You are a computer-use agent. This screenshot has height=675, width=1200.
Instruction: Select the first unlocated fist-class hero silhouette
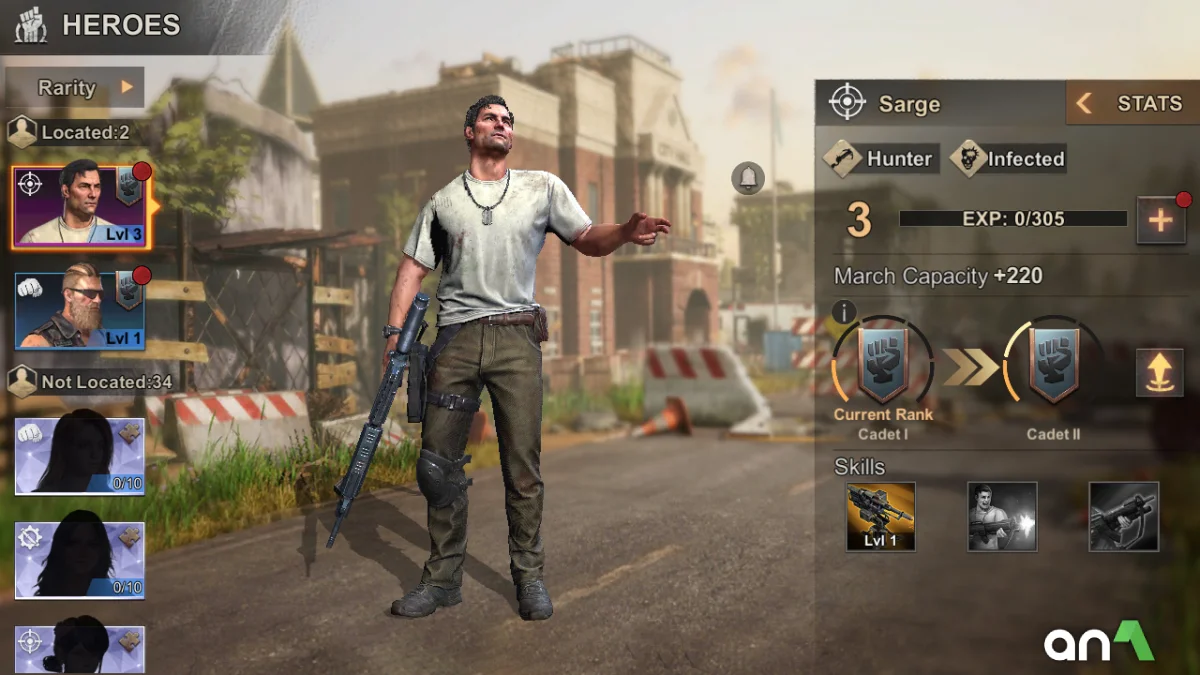coord(80,456)
